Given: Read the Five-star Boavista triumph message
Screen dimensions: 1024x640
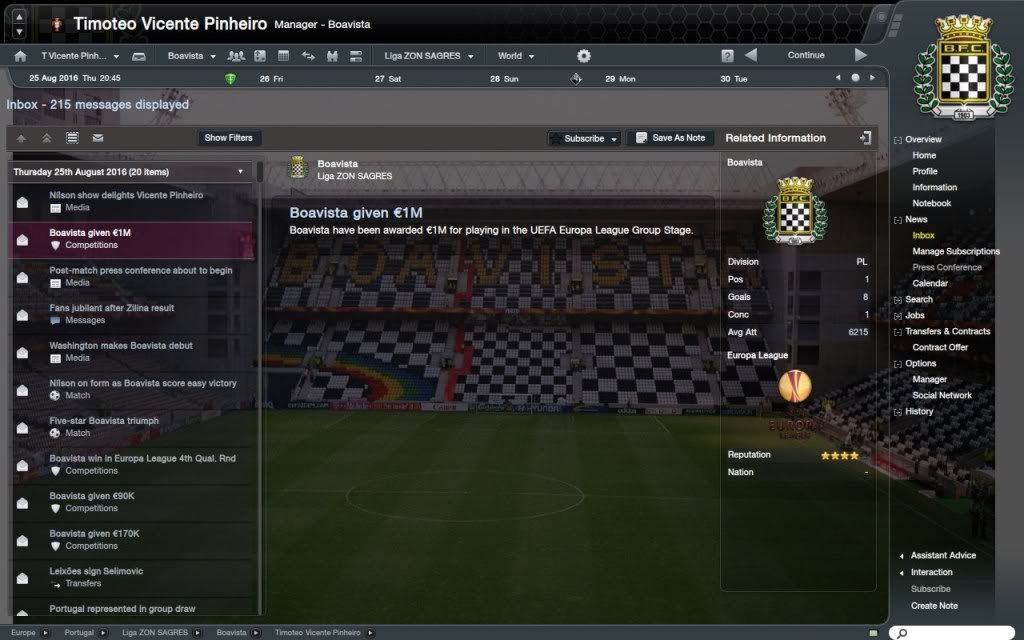Looking at the screenshot, I should click(104, 427).
